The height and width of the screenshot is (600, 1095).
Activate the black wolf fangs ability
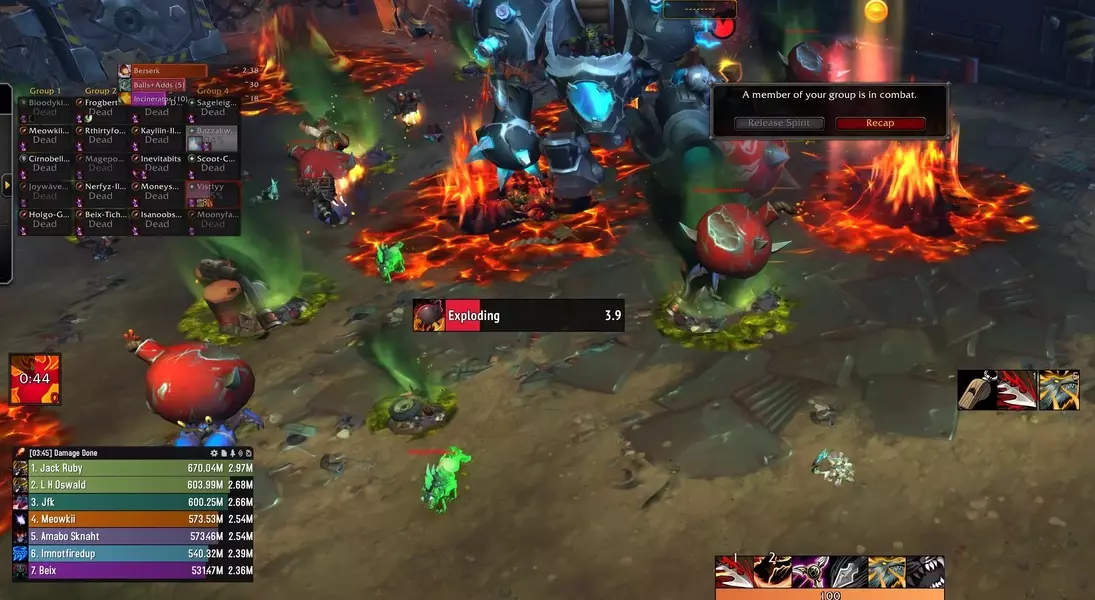pyautogui.click(x=925, y=573)
